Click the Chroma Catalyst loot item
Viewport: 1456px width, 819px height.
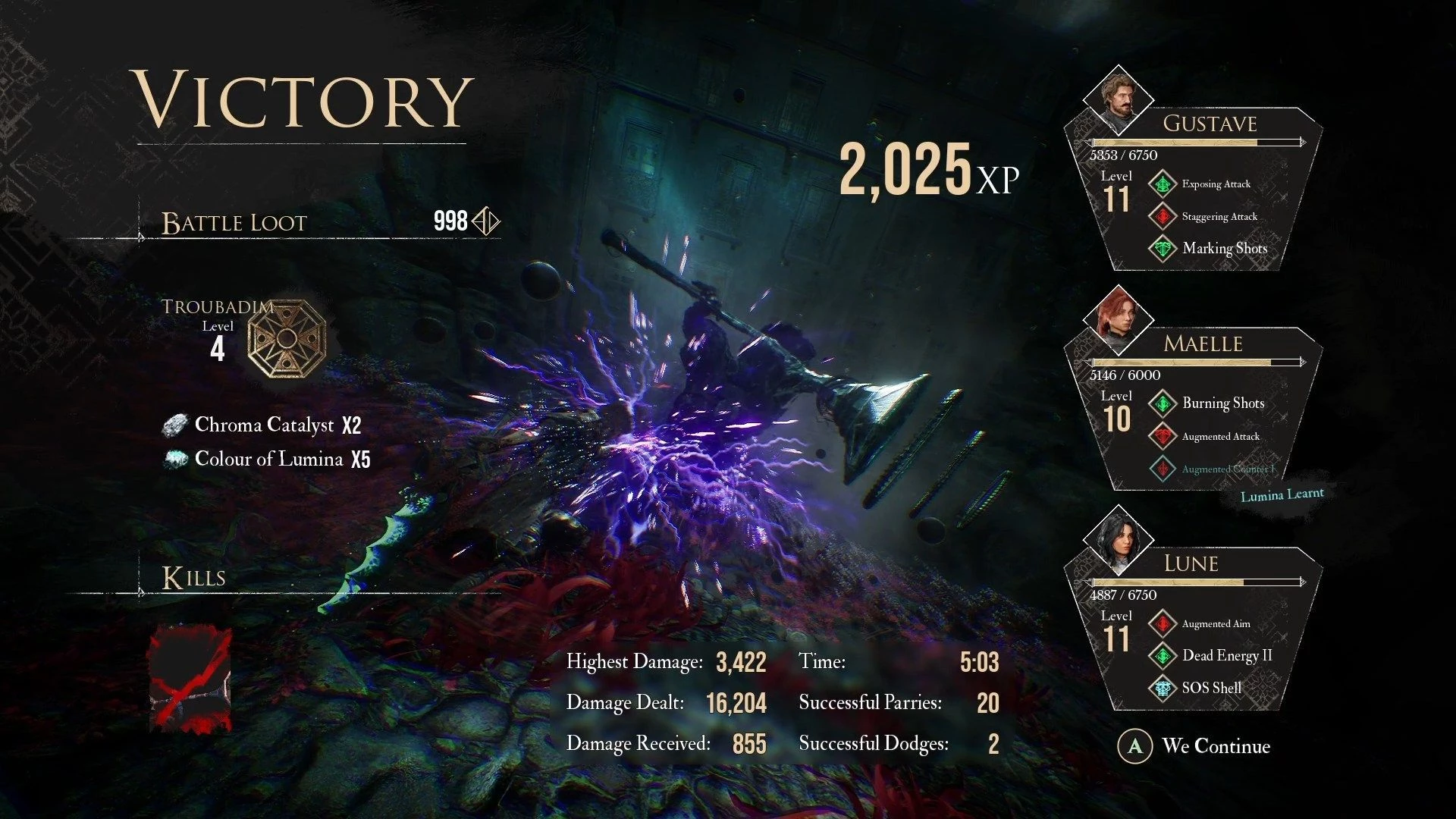tap(264, 425)
